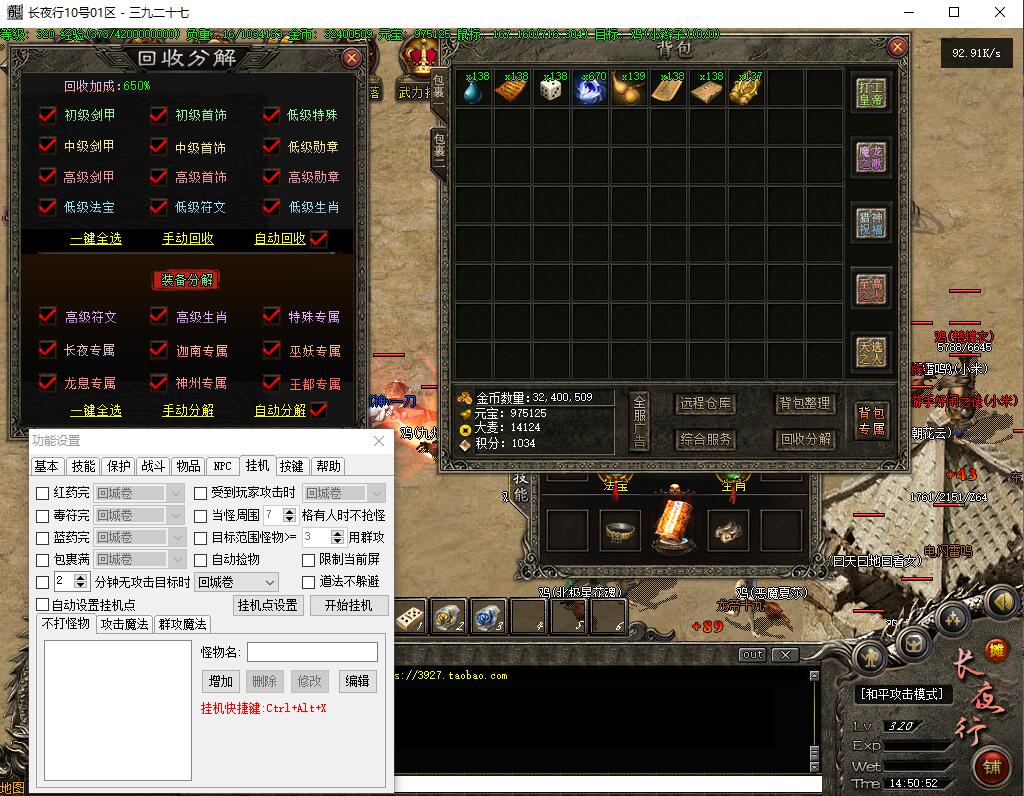Open the 挂机点设置 hang-up point settings
The width and height of the screenshot is (1024, 796).
(x=267, y=605)
